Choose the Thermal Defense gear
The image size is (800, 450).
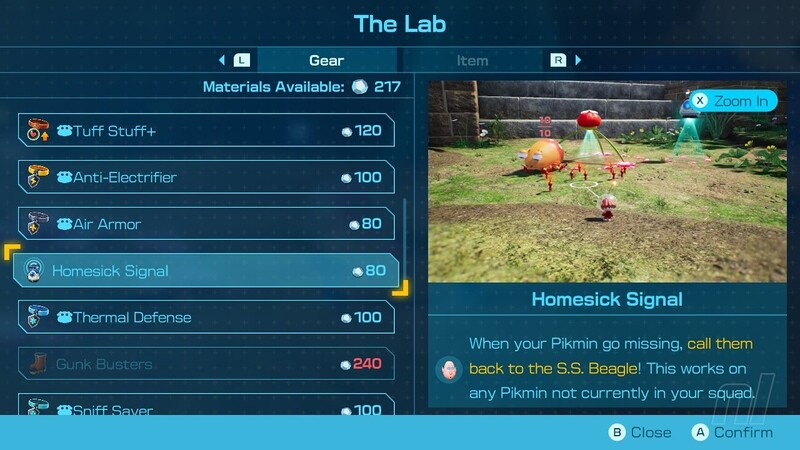[x=206, y=317]
